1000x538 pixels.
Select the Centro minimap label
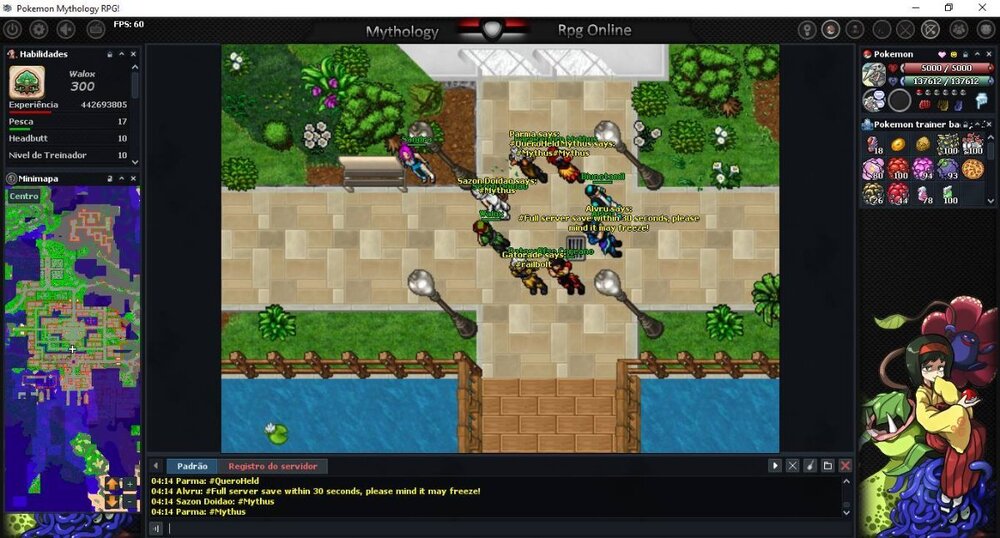24,196
